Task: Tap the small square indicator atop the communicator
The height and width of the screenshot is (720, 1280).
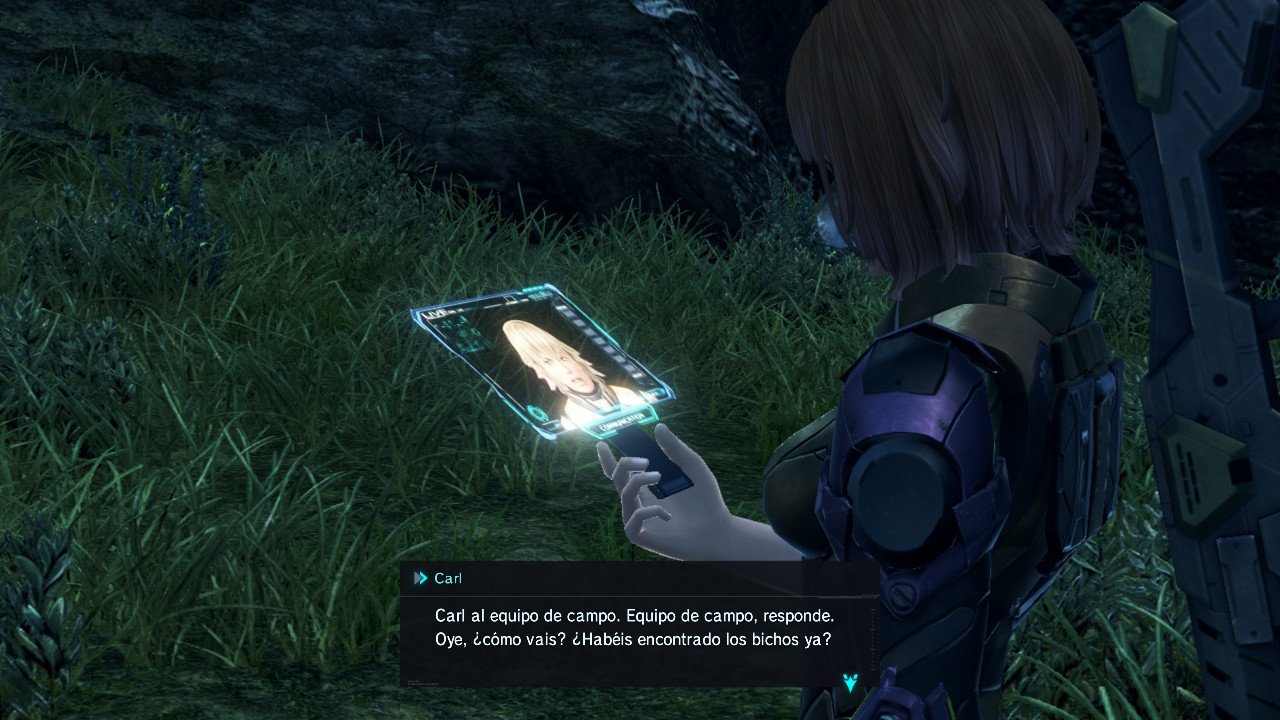Action: (x=508, y=299)
